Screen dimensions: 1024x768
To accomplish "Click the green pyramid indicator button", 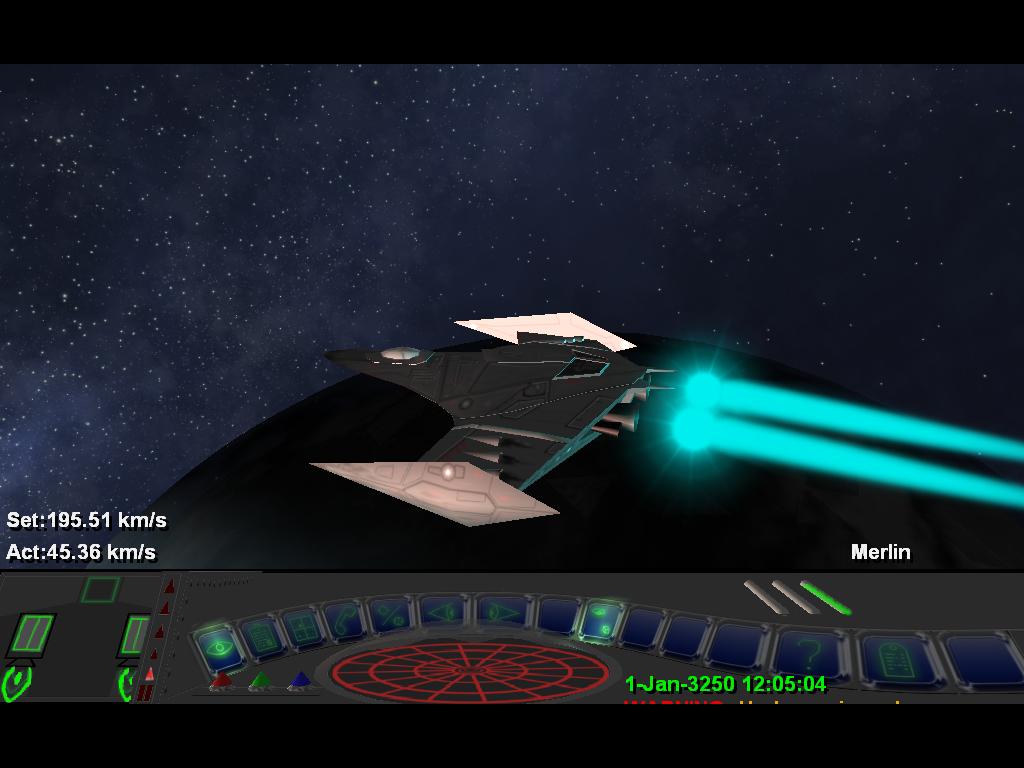I will pos(260,682).
